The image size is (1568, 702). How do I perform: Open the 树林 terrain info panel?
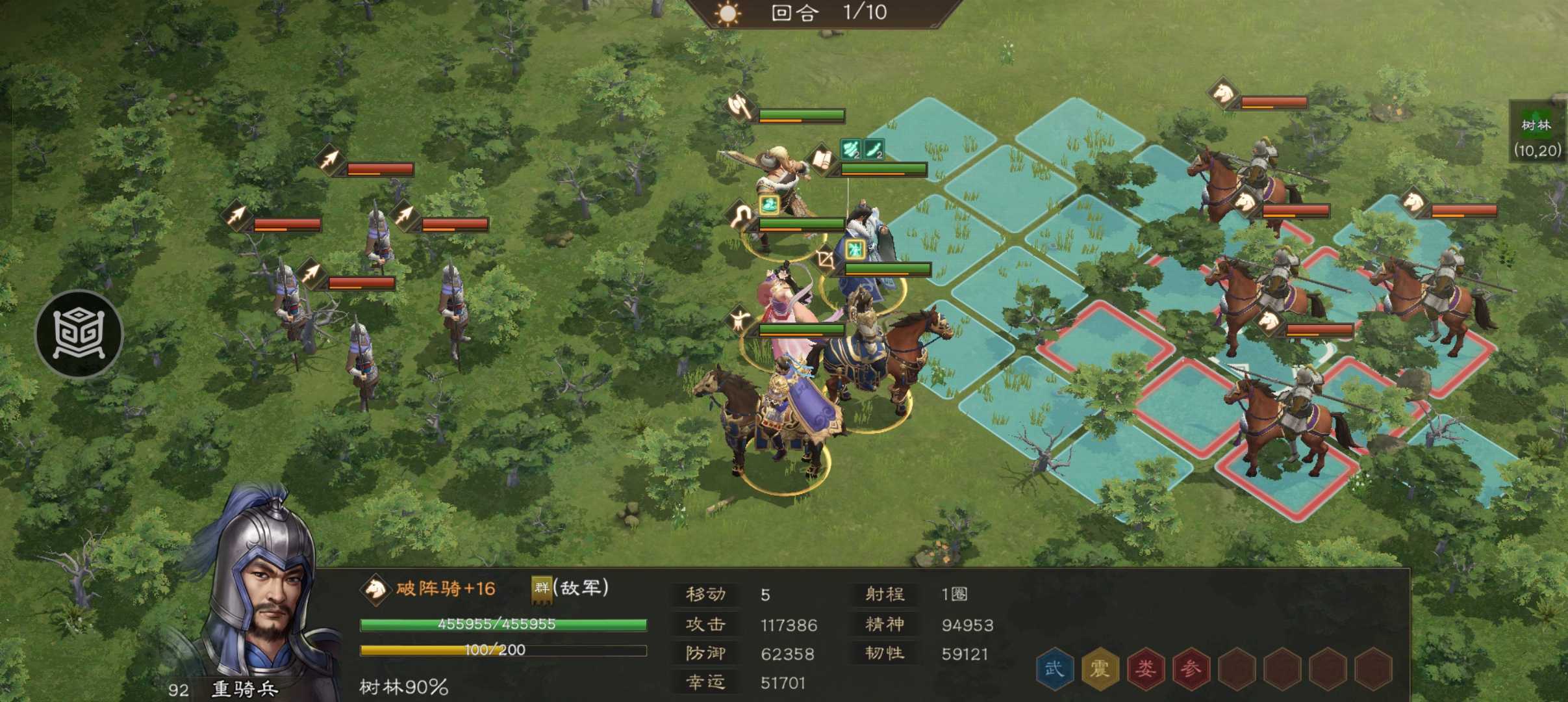pos(1537,138)
